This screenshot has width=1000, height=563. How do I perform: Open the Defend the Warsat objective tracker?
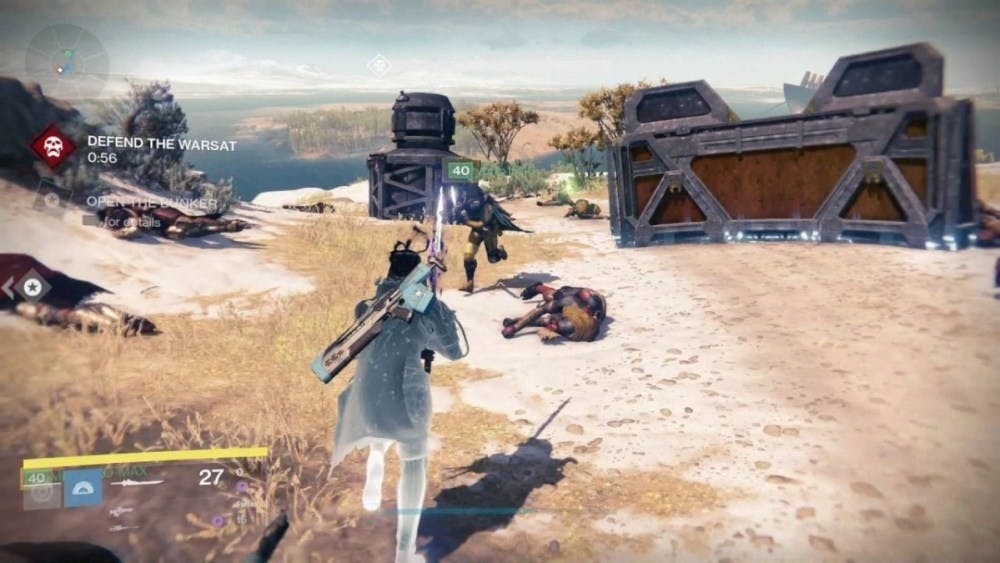160,145
